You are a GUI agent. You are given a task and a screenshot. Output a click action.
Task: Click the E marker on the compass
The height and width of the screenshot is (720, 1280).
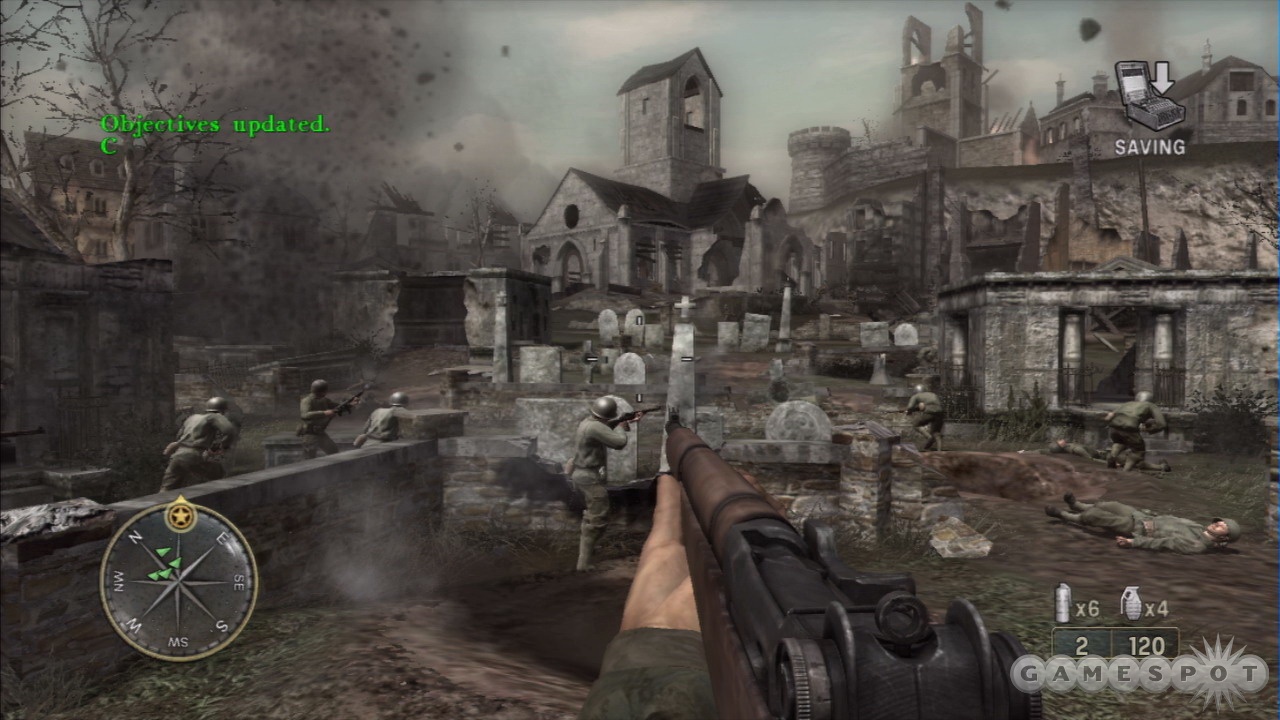pos(221,539)
